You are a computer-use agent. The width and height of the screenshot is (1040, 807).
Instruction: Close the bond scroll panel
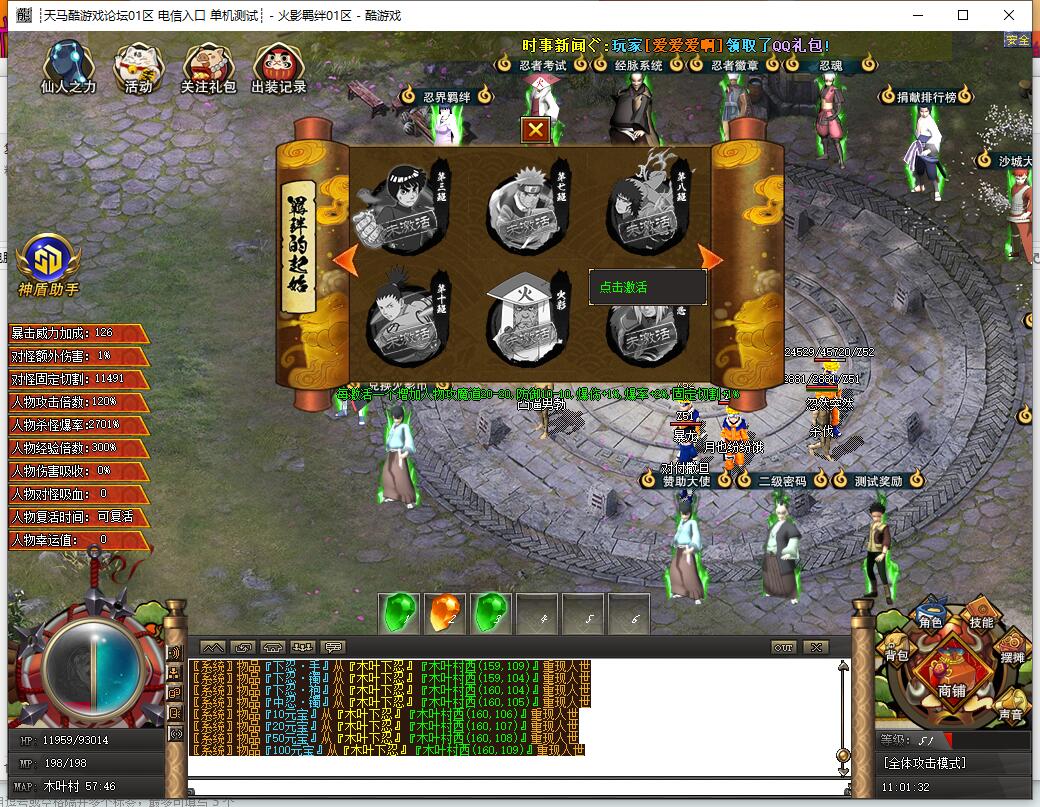coord(536,130)
